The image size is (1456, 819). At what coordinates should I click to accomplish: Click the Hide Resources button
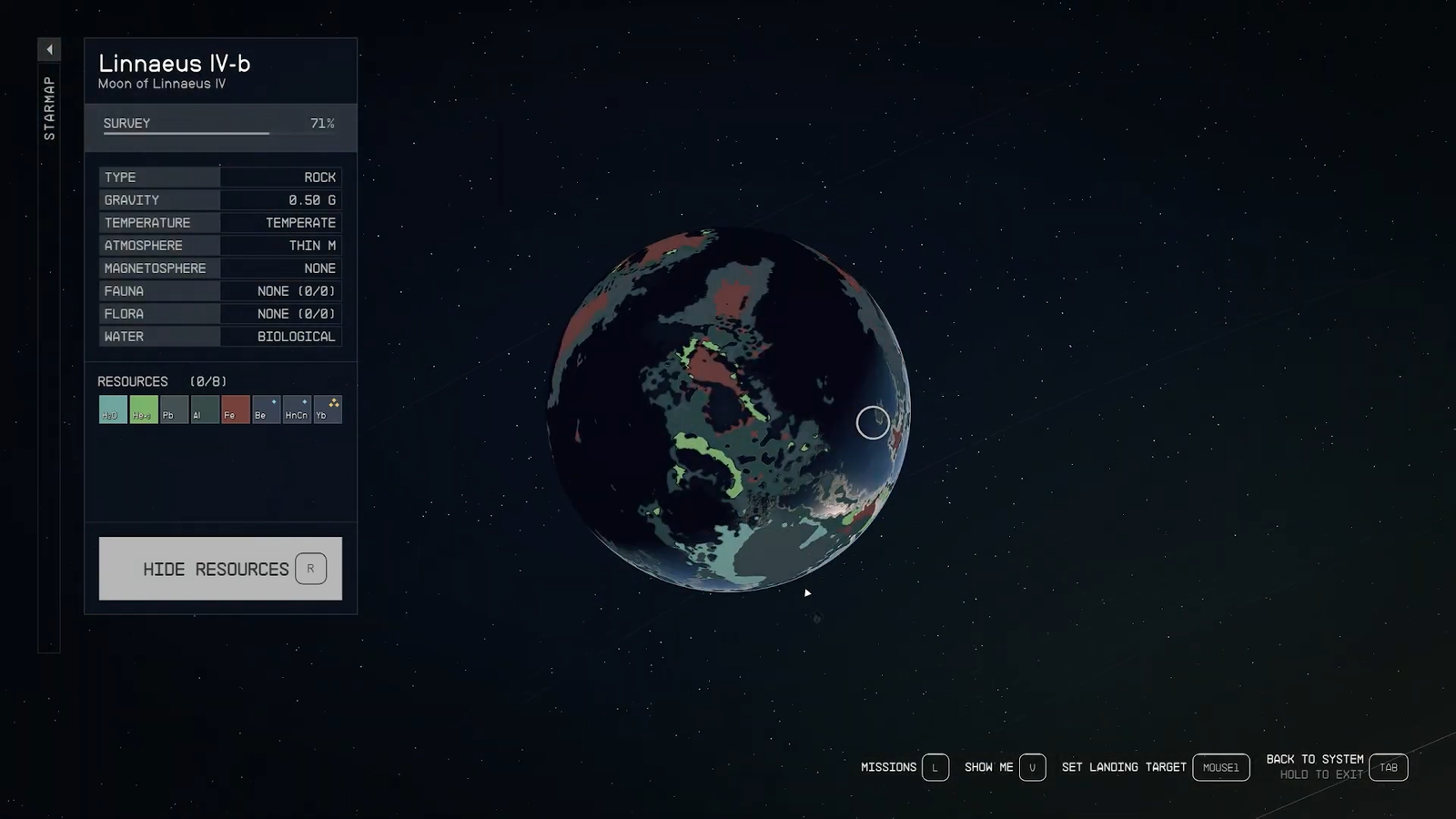220,569
